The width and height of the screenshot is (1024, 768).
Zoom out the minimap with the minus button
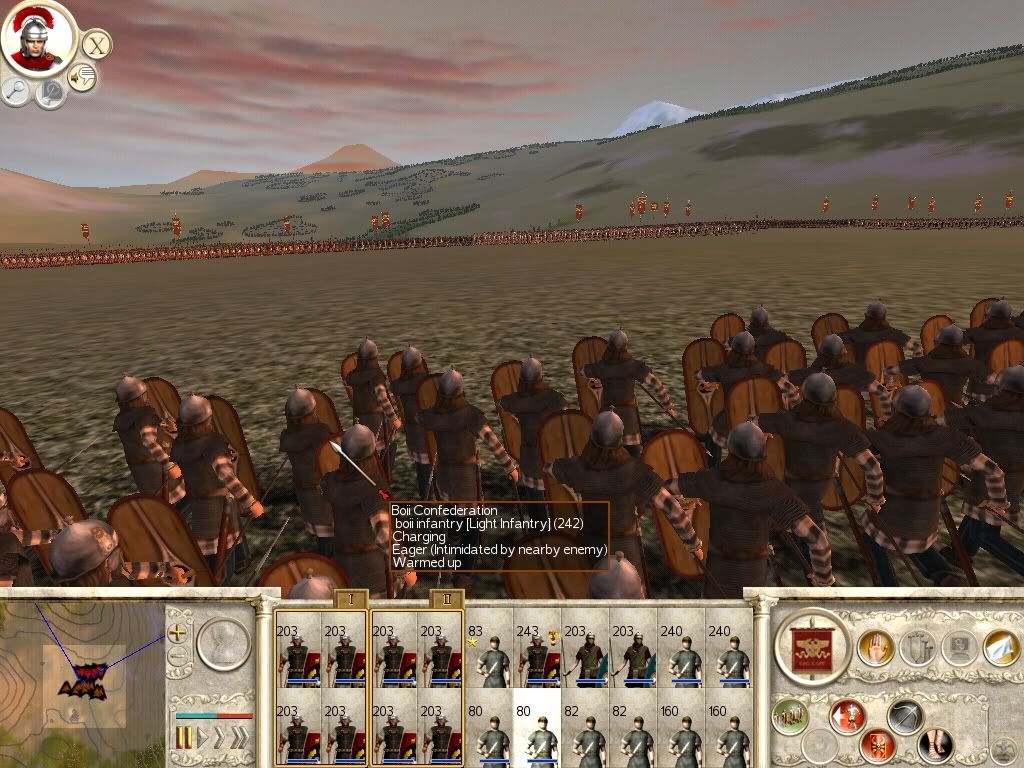(x=177, y=657)
